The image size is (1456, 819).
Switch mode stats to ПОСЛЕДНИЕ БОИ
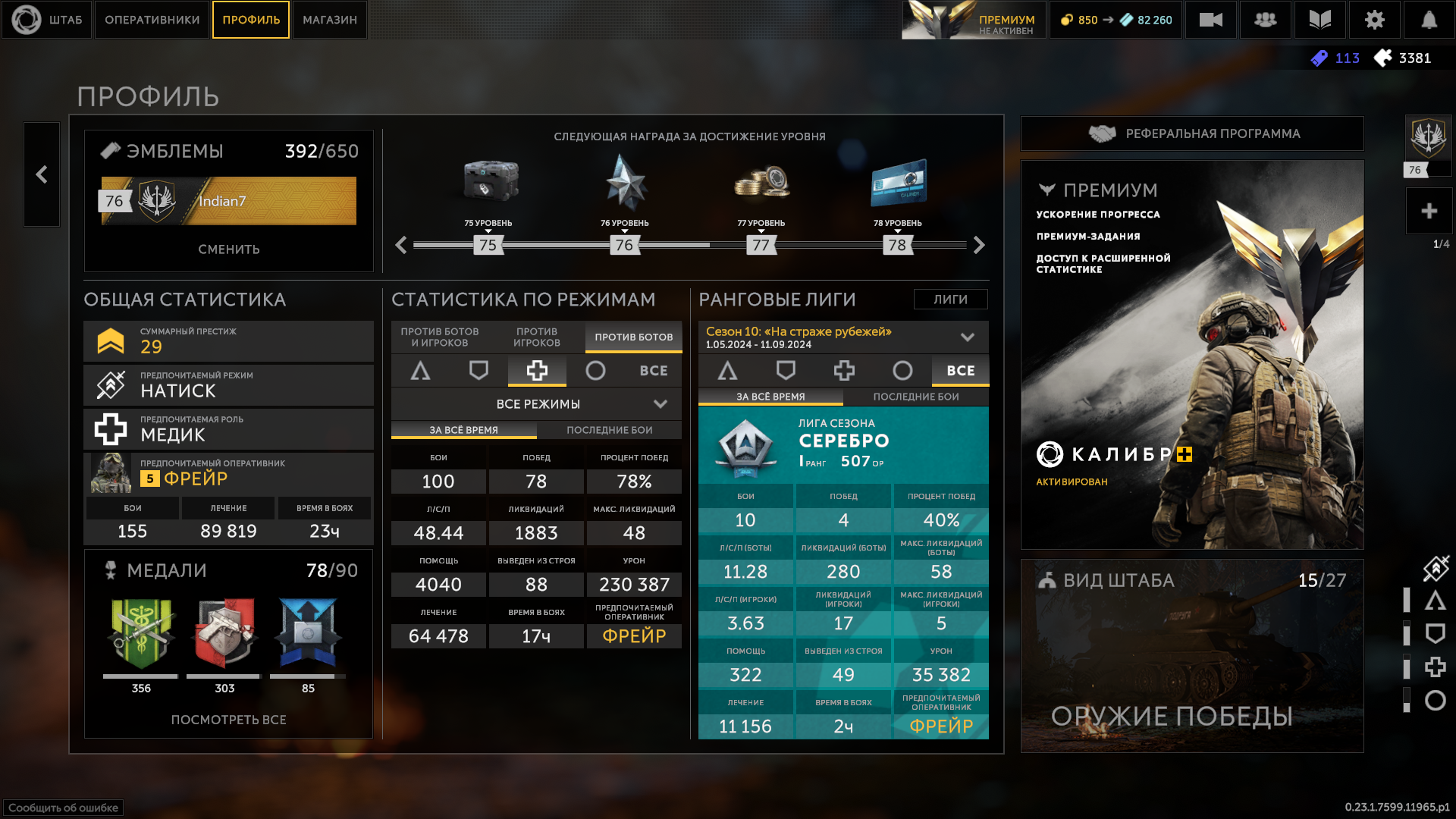609,430
